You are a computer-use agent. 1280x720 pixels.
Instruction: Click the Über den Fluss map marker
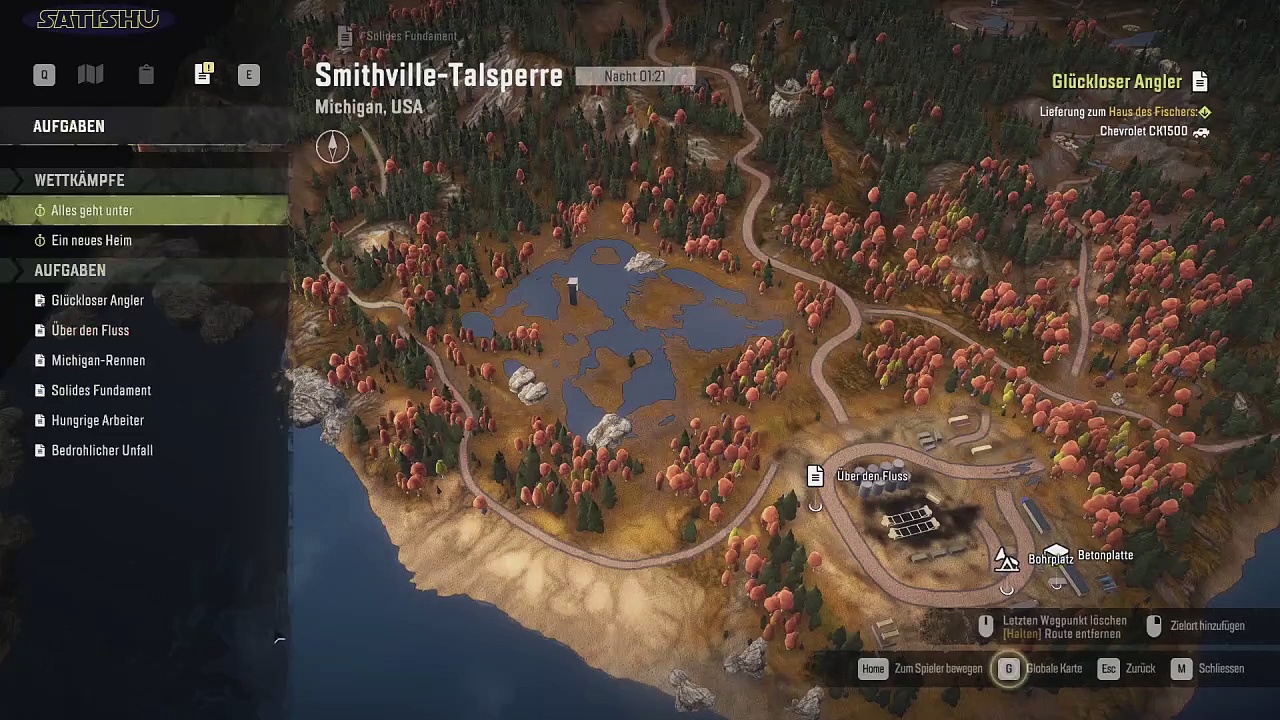coord(816,476)
